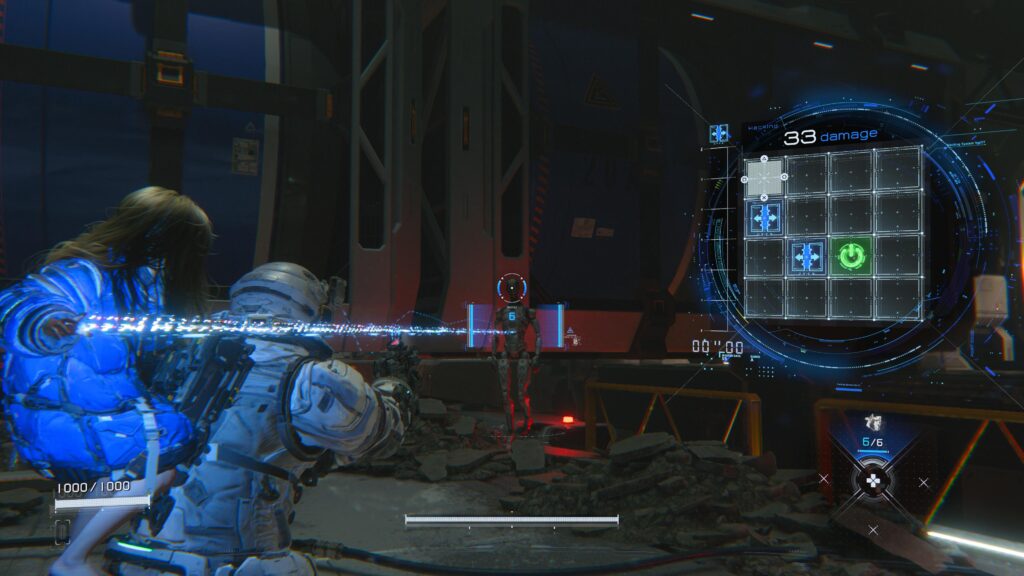Viewport: 1024px width, 576px height.
Task: Click the small arrow icon beside Hacking label
Action: (719, 133)
